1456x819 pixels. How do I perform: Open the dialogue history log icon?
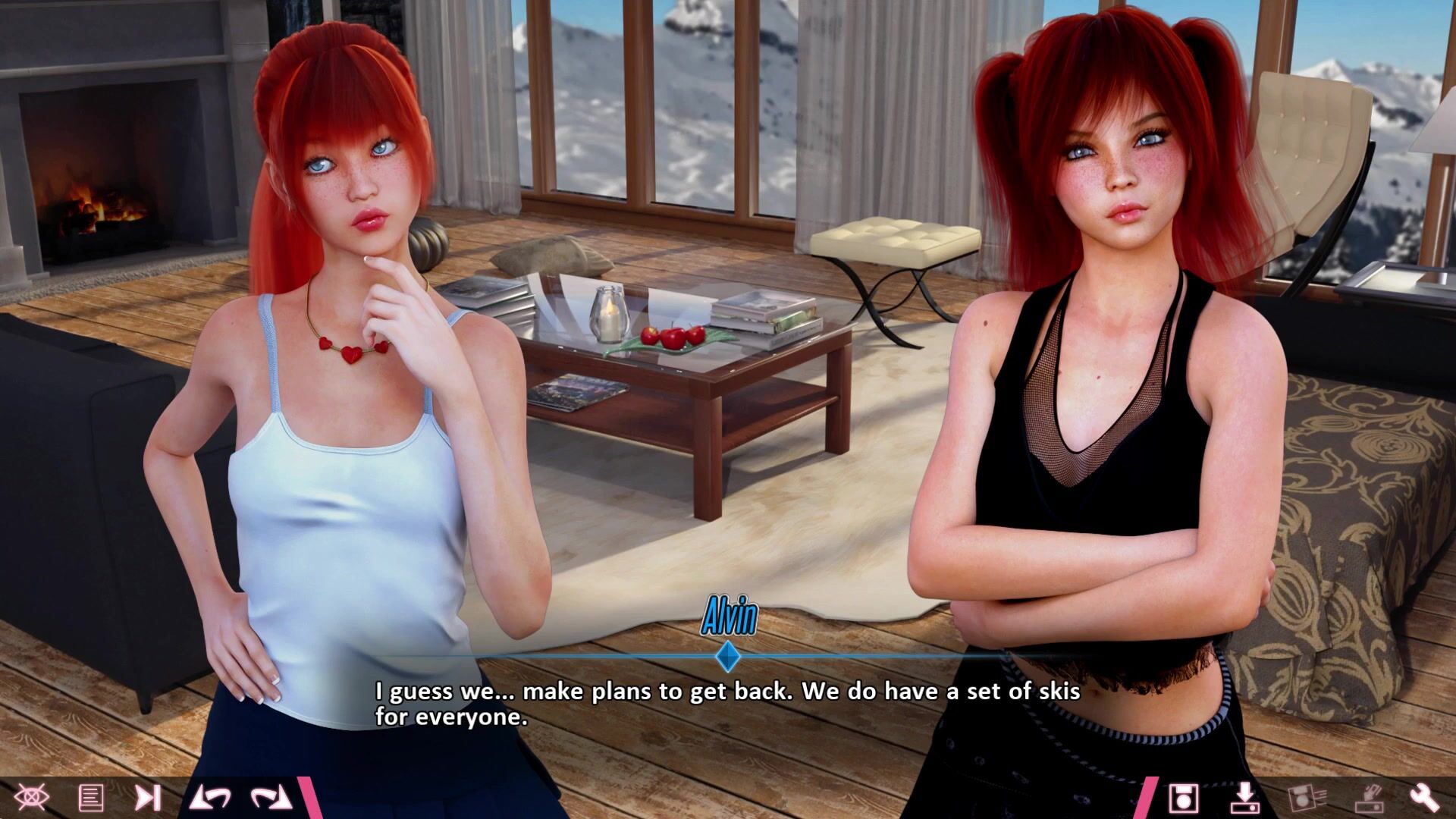coord(91,797)
